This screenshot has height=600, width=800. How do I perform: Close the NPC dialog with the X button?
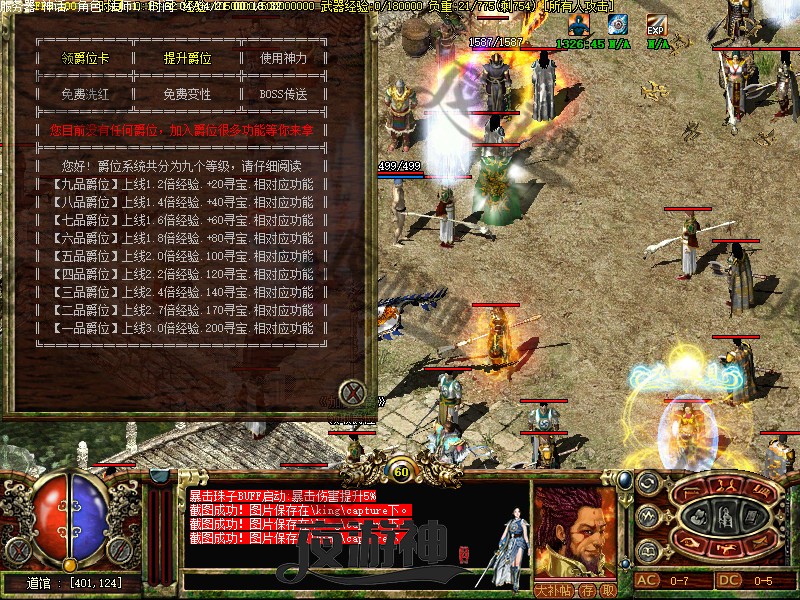(351, 392)
